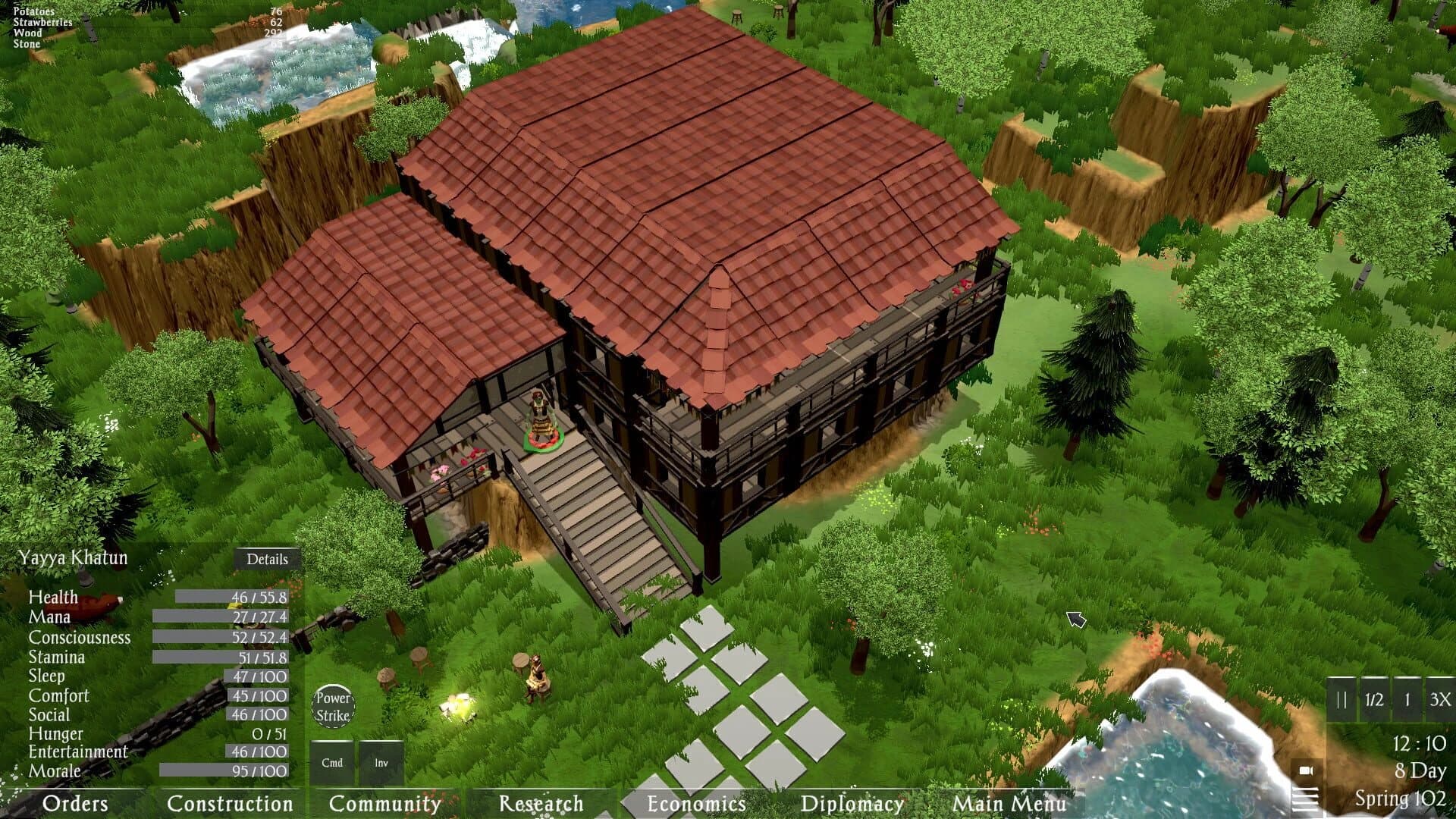Open the Inv inventory panel

tap(379, 762)
